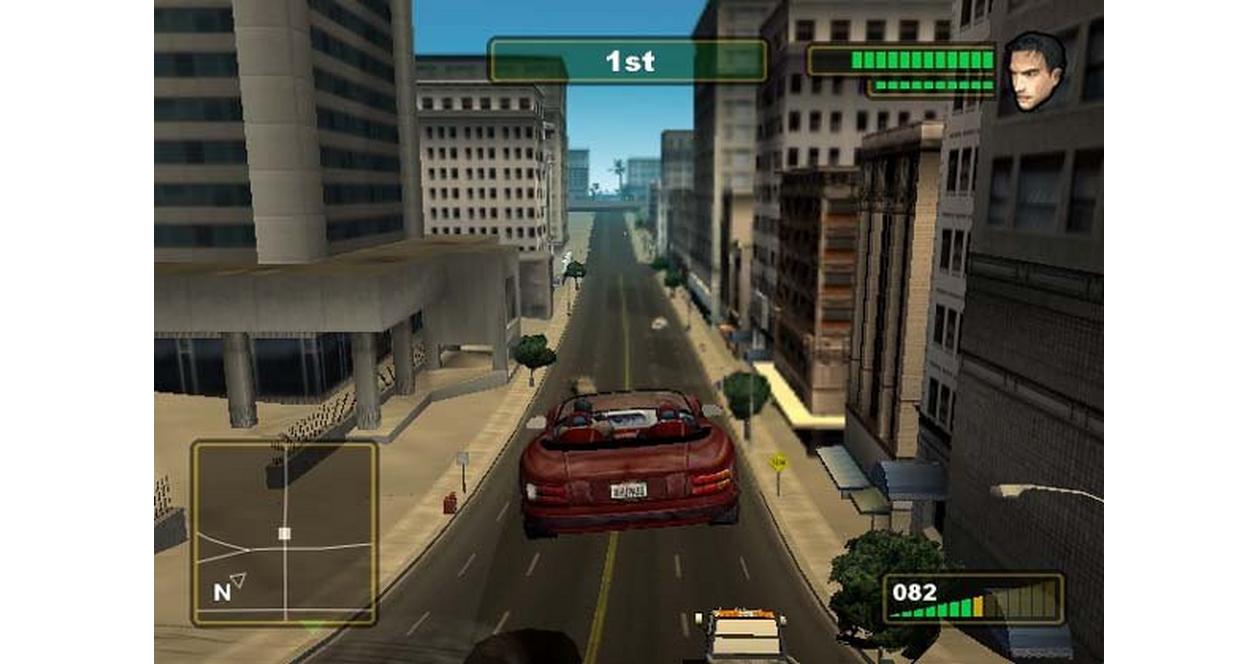Click the white player marker on minimap
The height and width of the screenshot is (664, 1256).
(x=284, y=533)
